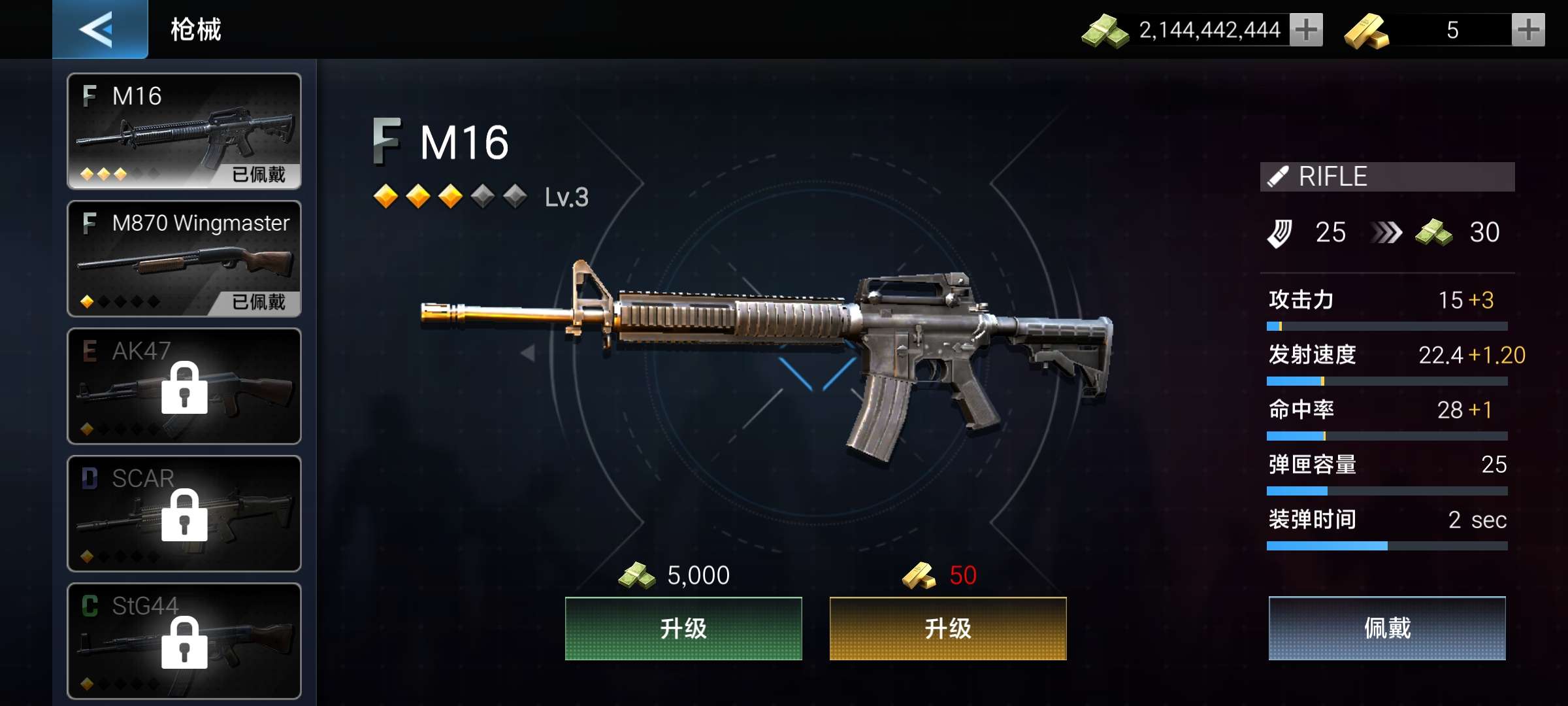This screenshot has height=706, width=1568.
Task: Add gold bars with the plus button
Action: point(1528,30)
